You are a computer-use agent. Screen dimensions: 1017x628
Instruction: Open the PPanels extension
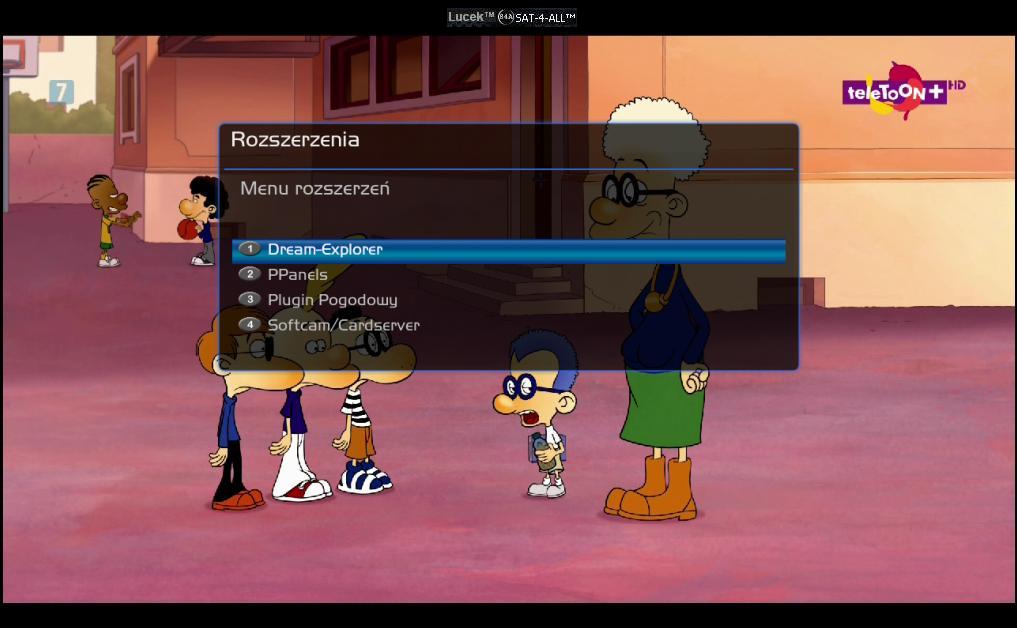click(297, 274)
